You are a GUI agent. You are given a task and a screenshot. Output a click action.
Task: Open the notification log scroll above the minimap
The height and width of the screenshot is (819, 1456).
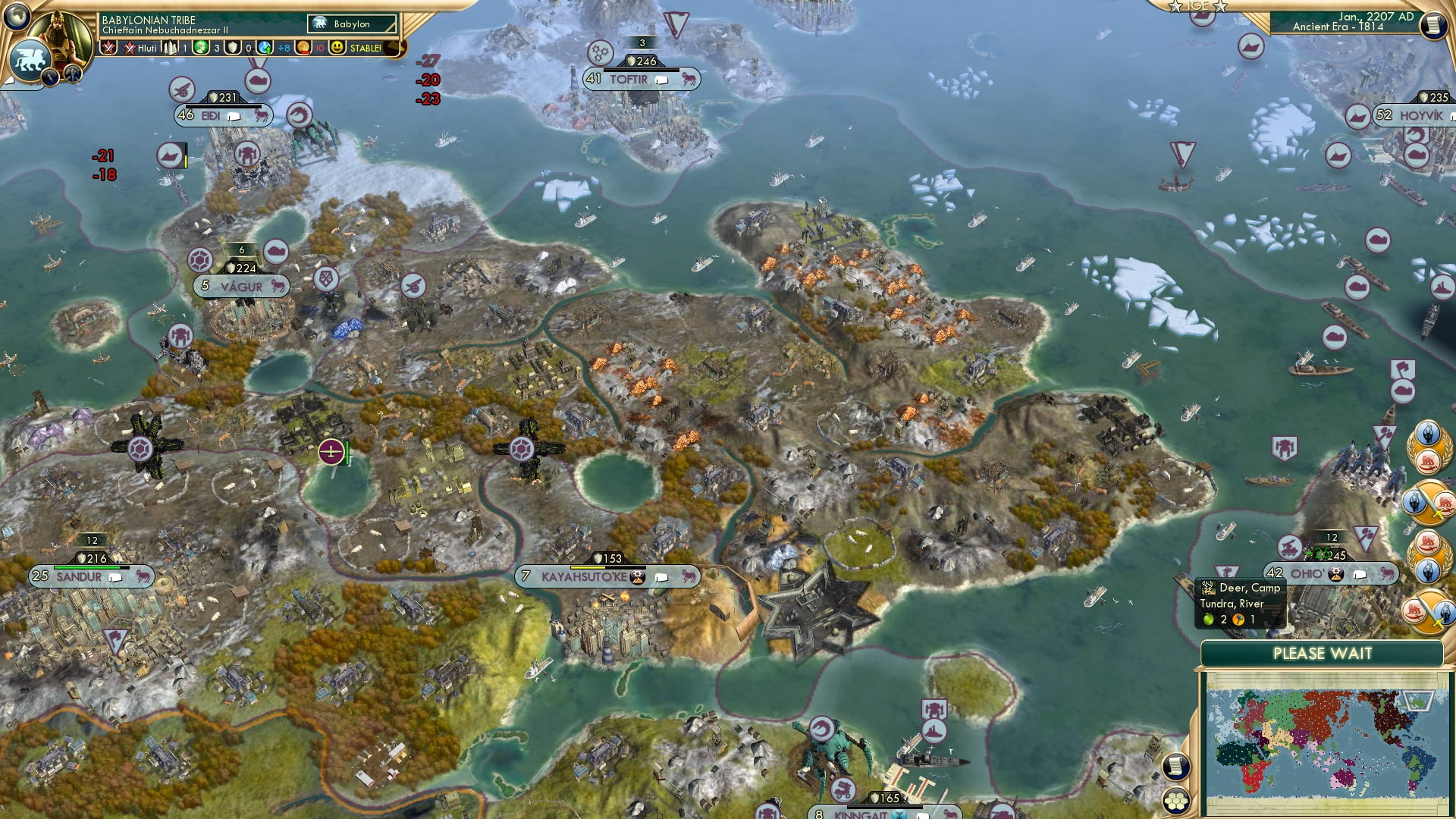[1178, 765]
